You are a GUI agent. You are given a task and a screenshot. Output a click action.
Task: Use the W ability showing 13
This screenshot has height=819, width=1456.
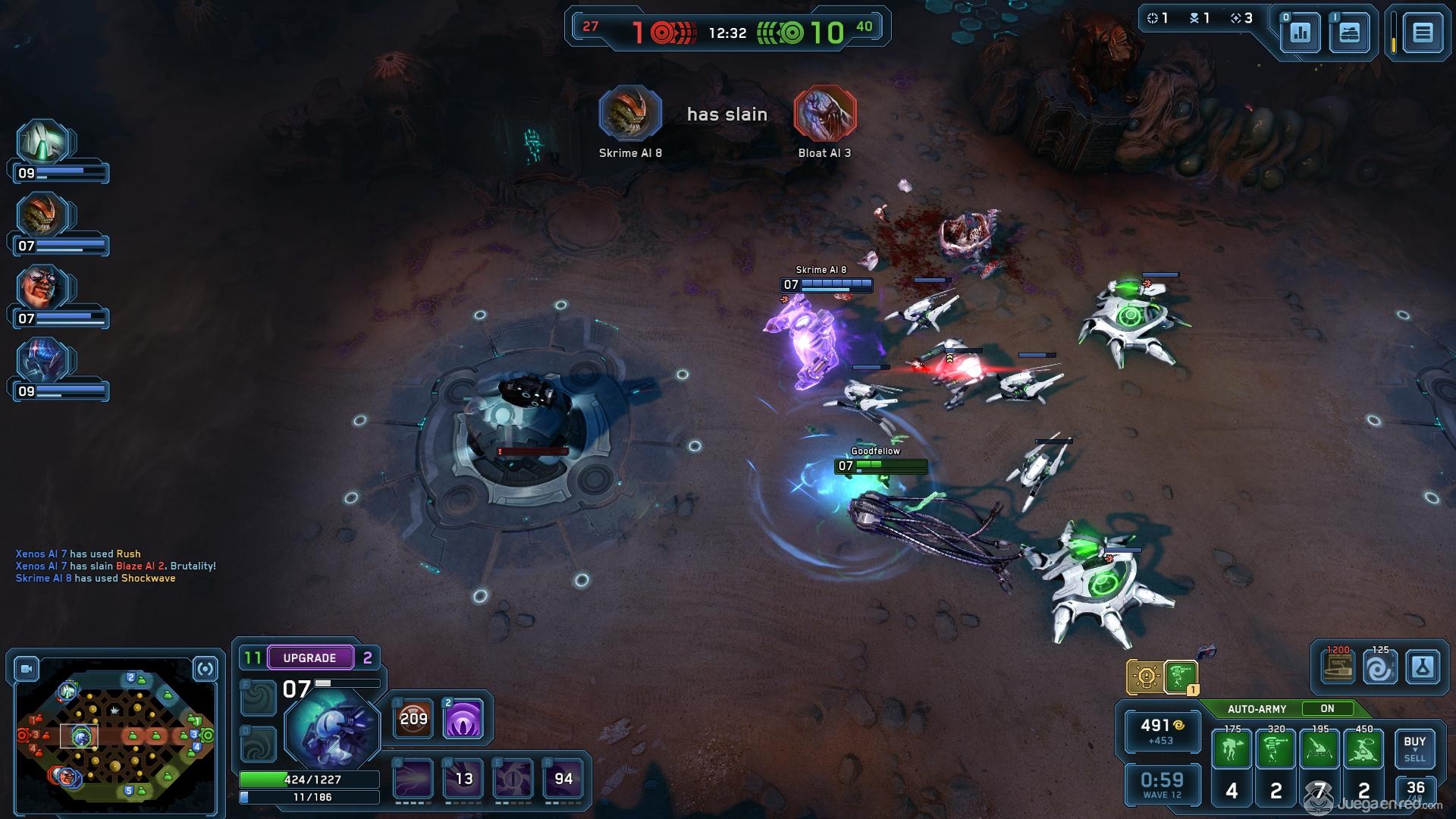[463, 779]
